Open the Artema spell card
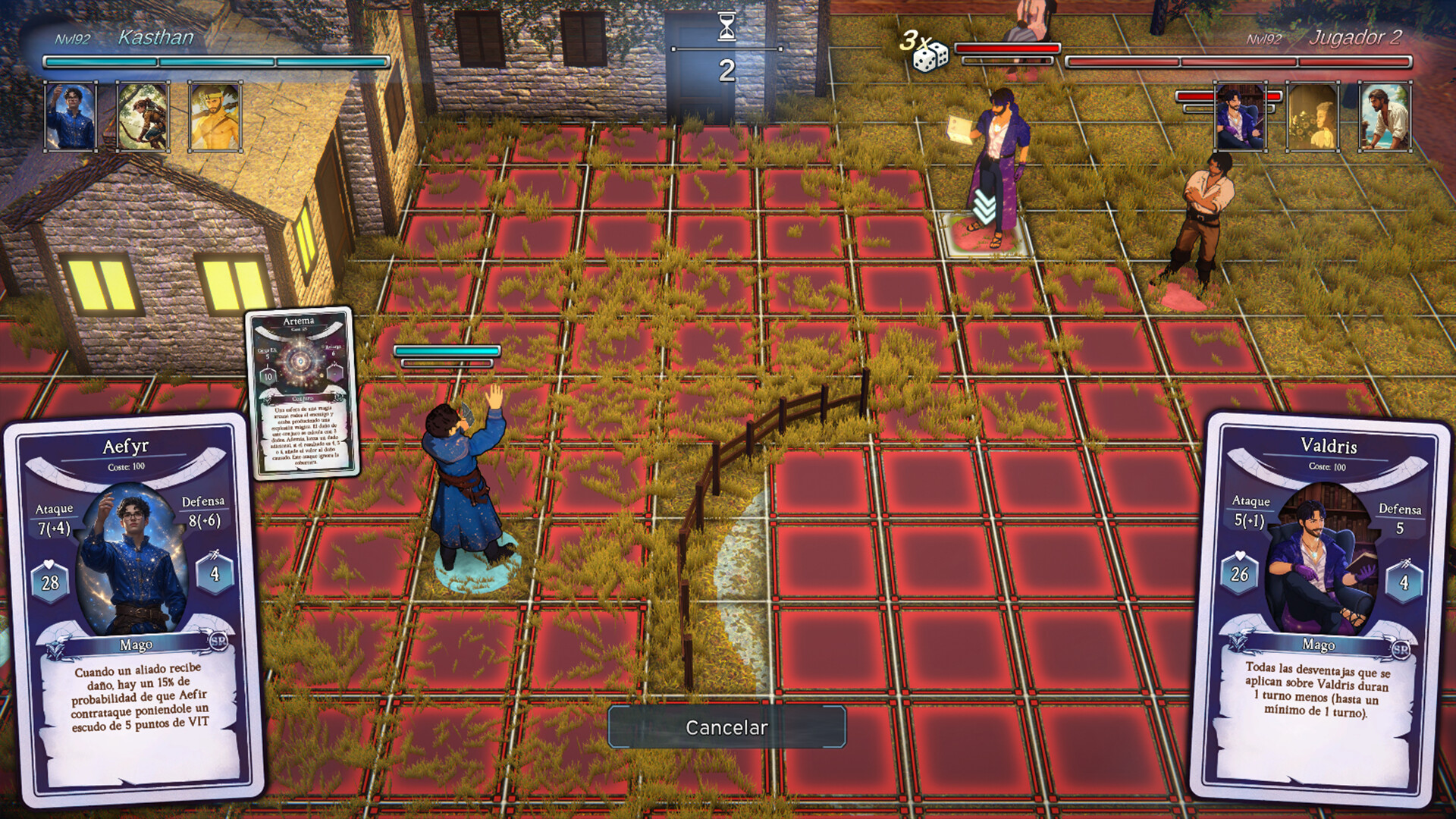1456x819 pixels. [300, 394]
